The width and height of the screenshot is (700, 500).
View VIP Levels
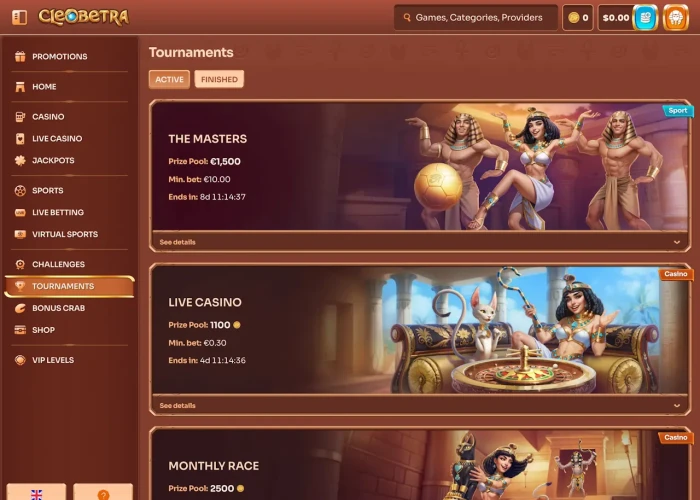52,360
